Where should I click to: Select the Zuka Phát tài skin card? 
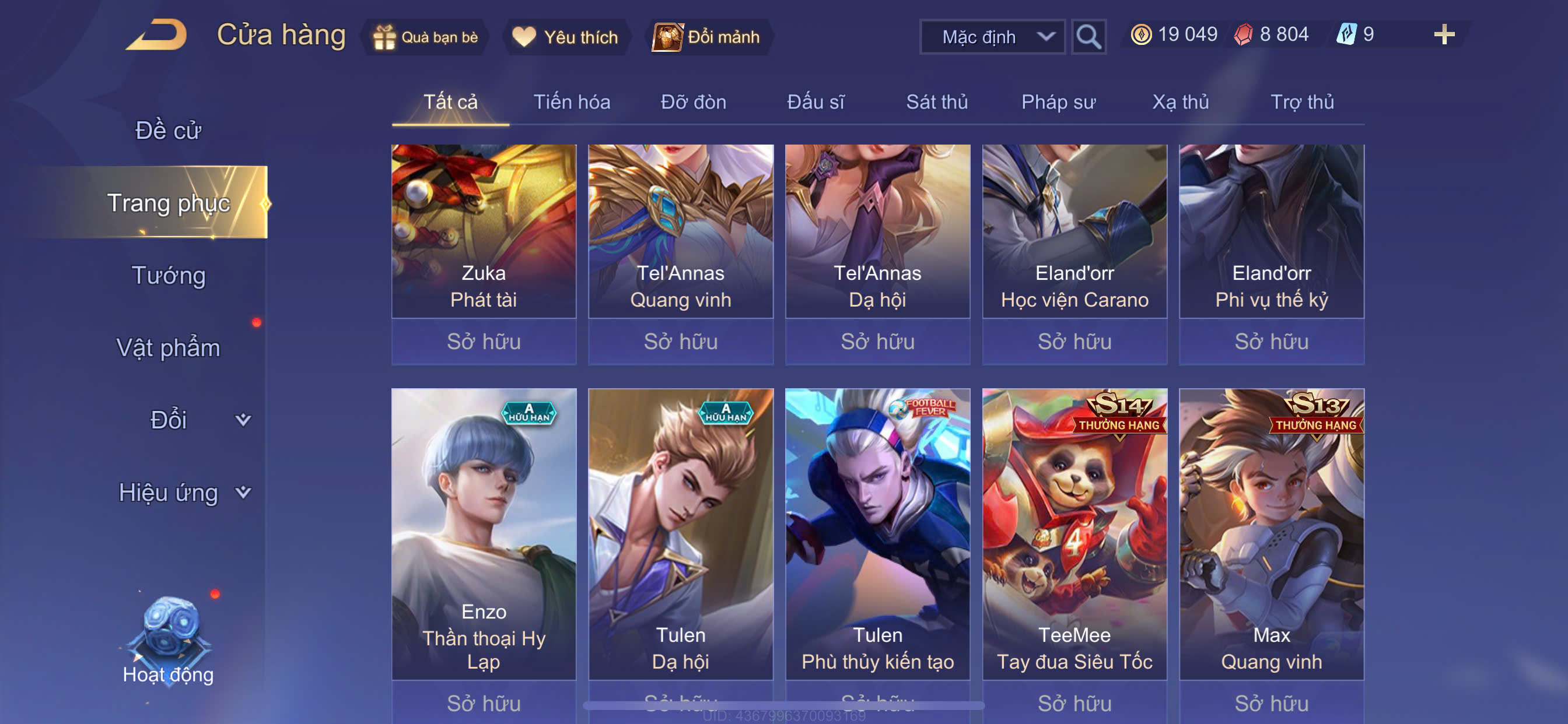(484, 231)
